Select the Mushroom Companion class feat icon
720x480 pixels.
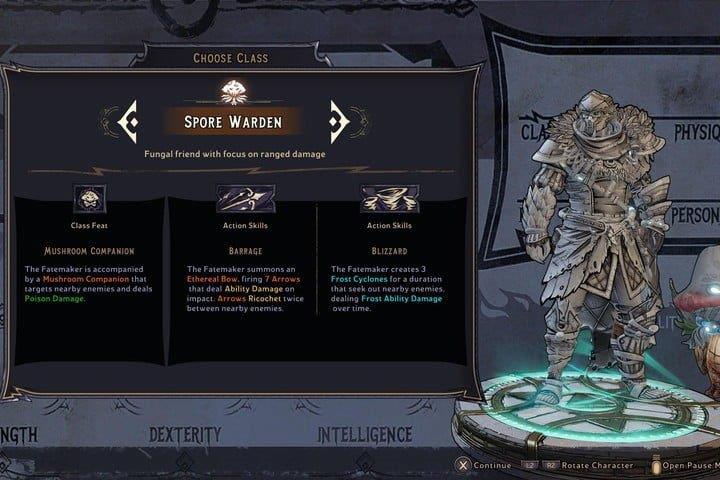pos(90,197)
